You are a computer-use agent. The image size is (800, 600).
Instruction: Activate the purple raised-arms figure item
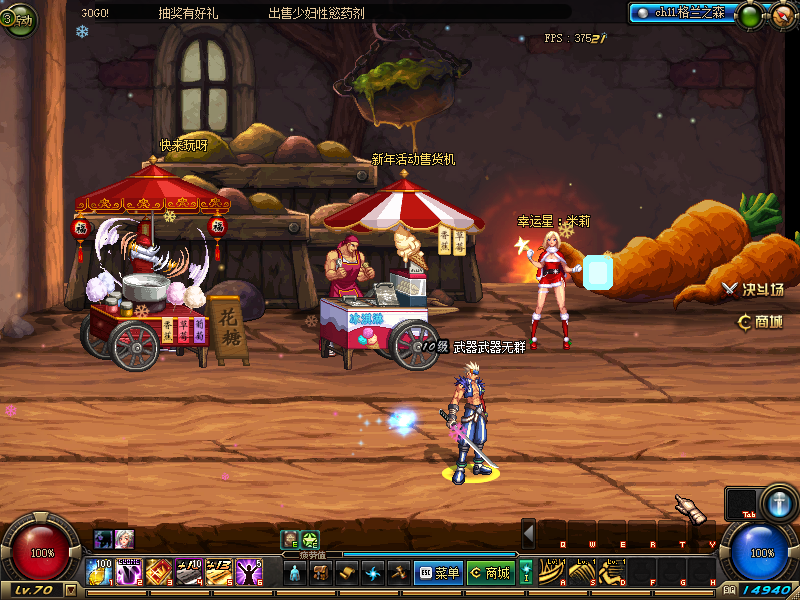pyautogui.click(x=248, y=572)
